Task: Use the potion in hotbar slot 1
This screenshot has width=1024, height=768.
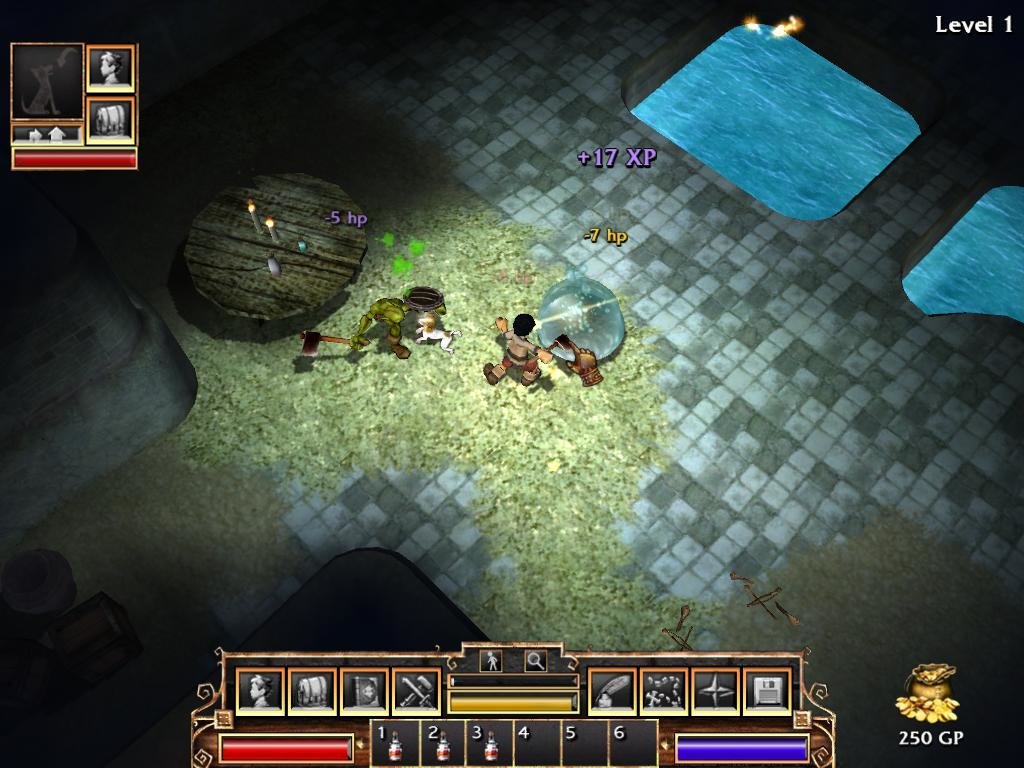Action: click(x=395, y=744)
